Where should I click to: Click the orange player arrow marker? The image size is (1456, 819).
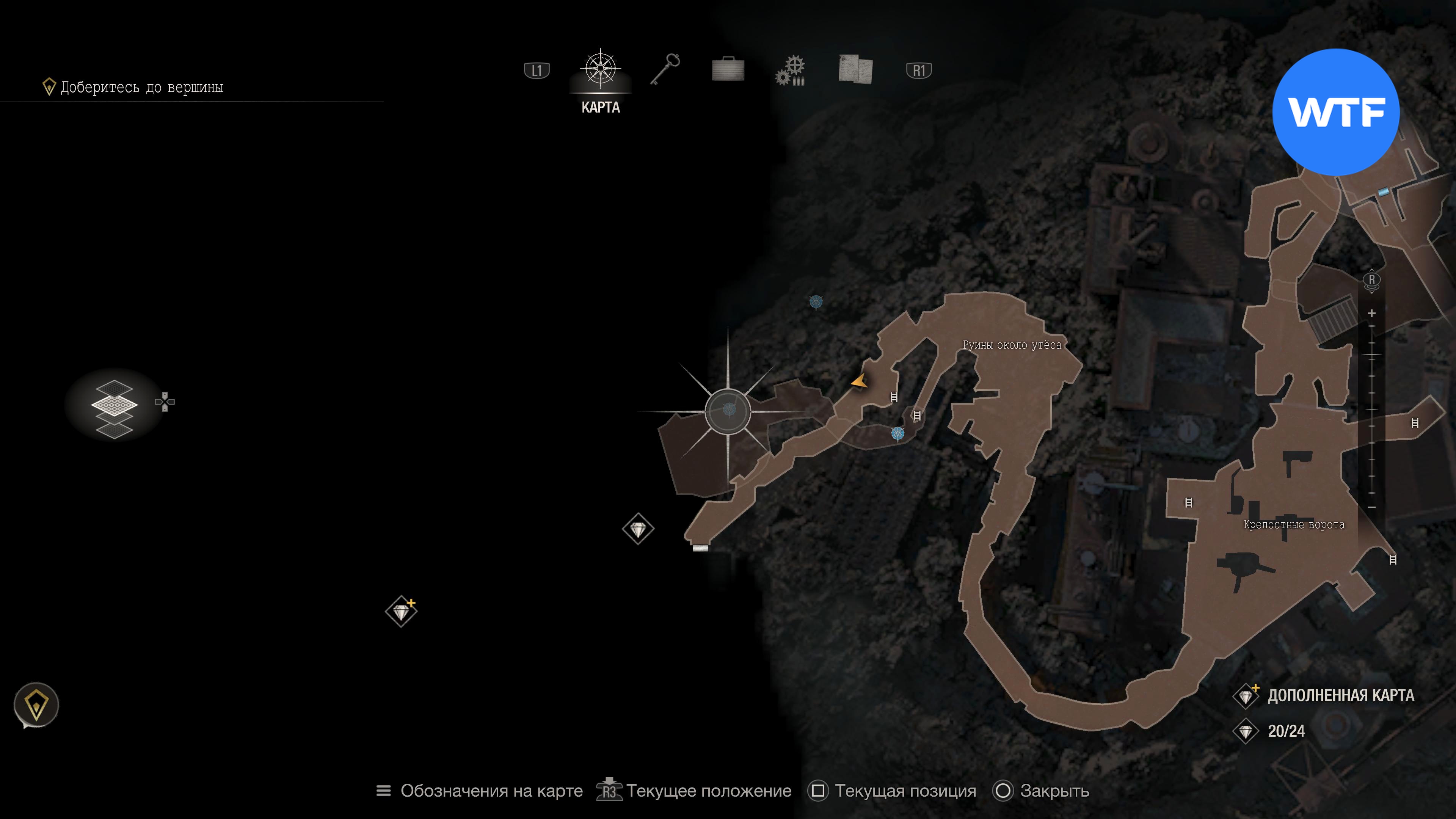(x=860, y=381)
